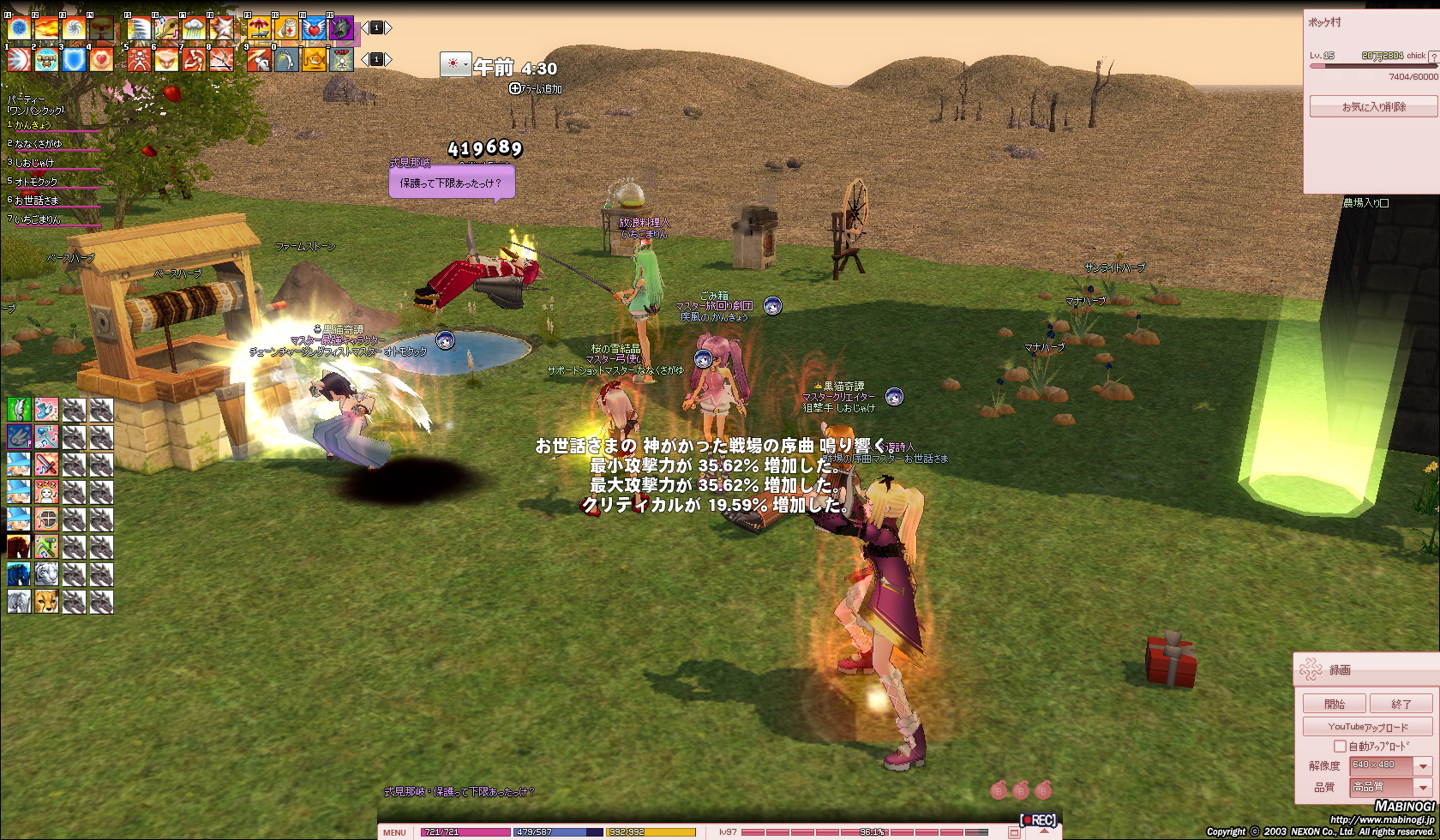Toggle the 自動アップロード checkbox
1440x840 pixels.
(1340, 747)
